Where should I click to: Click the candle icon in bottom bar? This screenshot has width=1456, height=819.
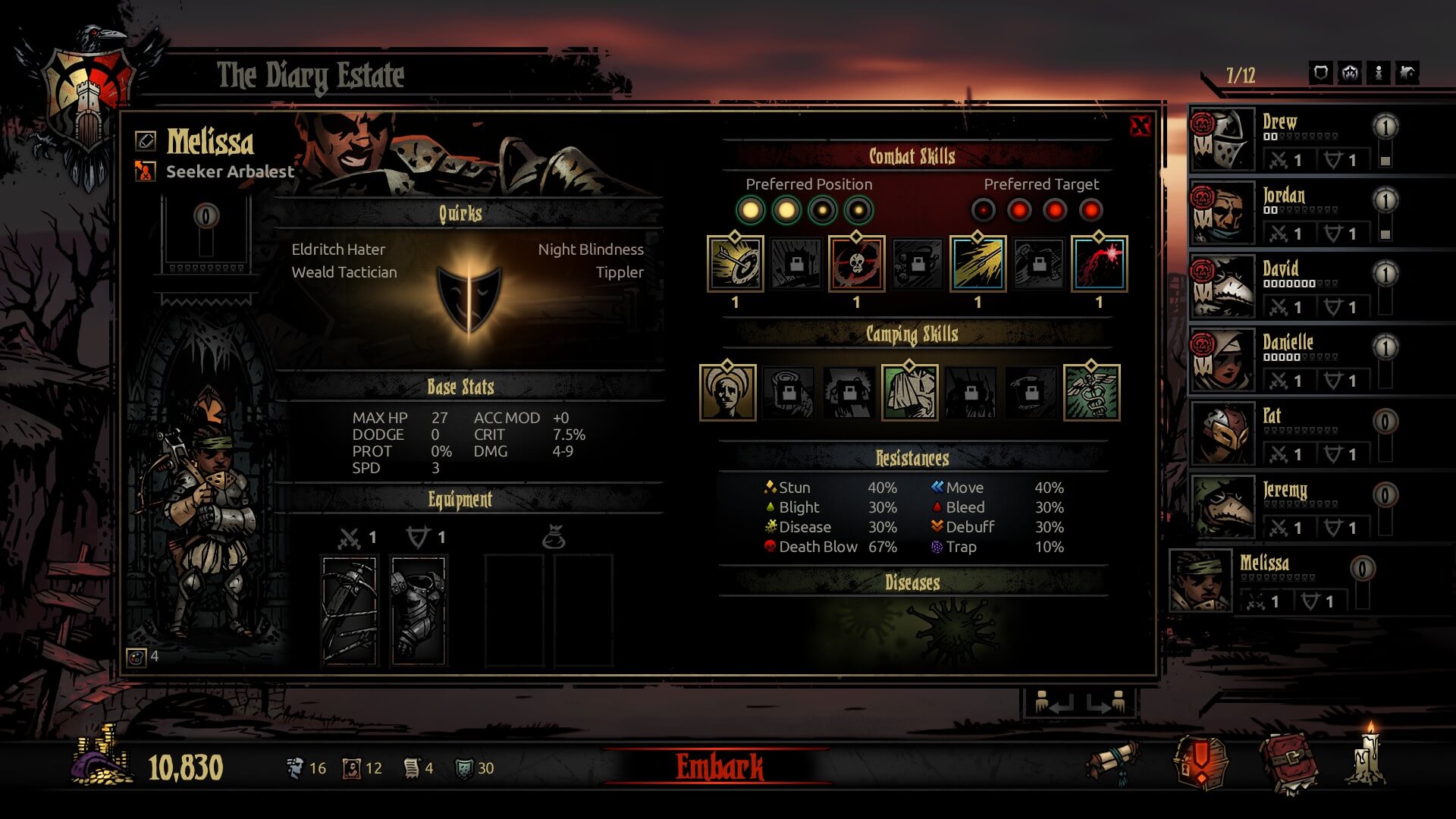[1368, 757]
